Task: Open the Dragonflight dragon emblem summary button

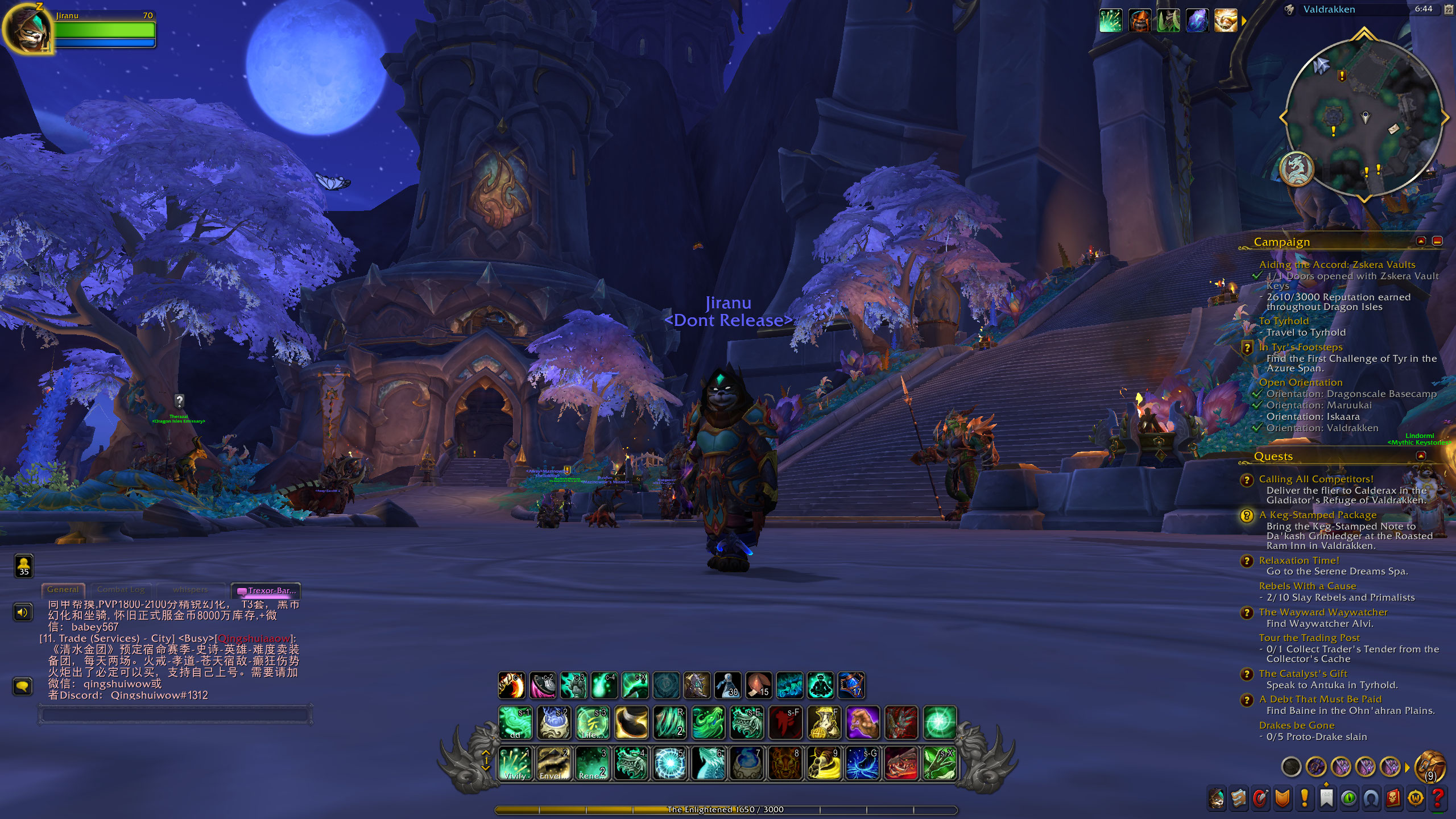Action: 1297,169
